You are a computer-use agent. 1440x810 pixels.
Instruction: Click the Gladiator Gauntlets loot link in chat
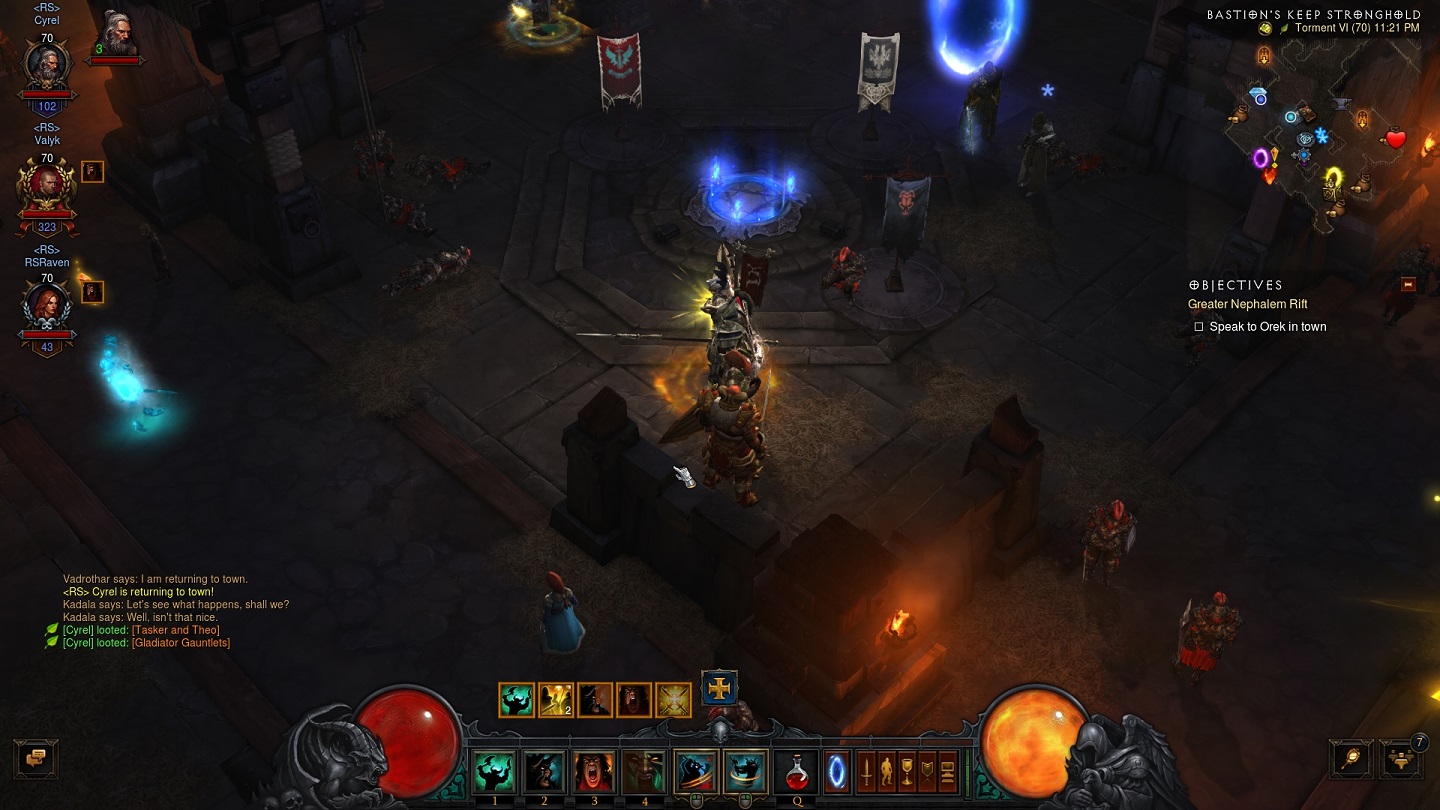pyautogui.click(x=181, y=643)
